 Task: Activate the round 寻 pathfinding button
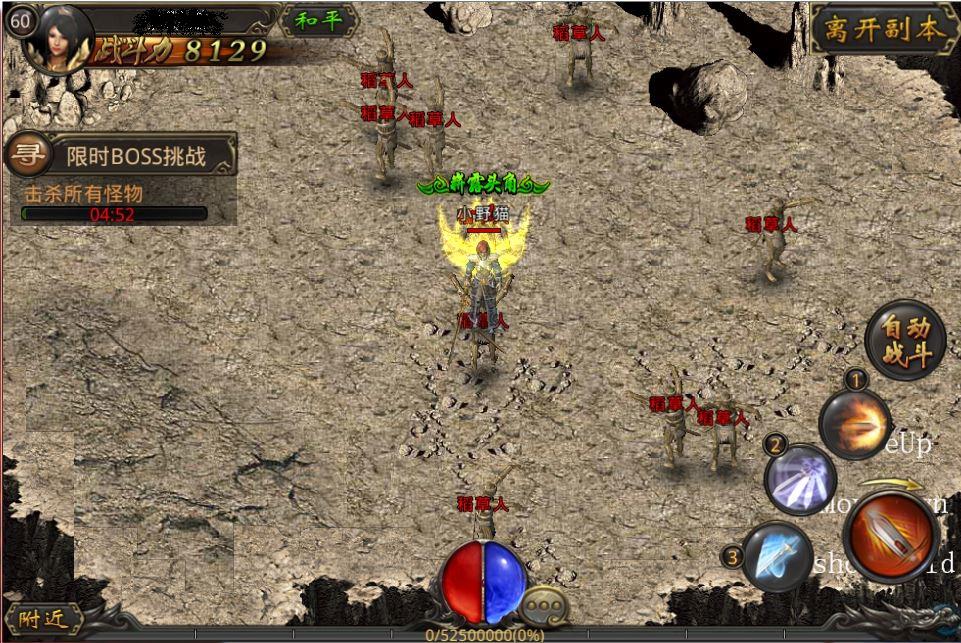pyautogui.click(x=28, y=155)
